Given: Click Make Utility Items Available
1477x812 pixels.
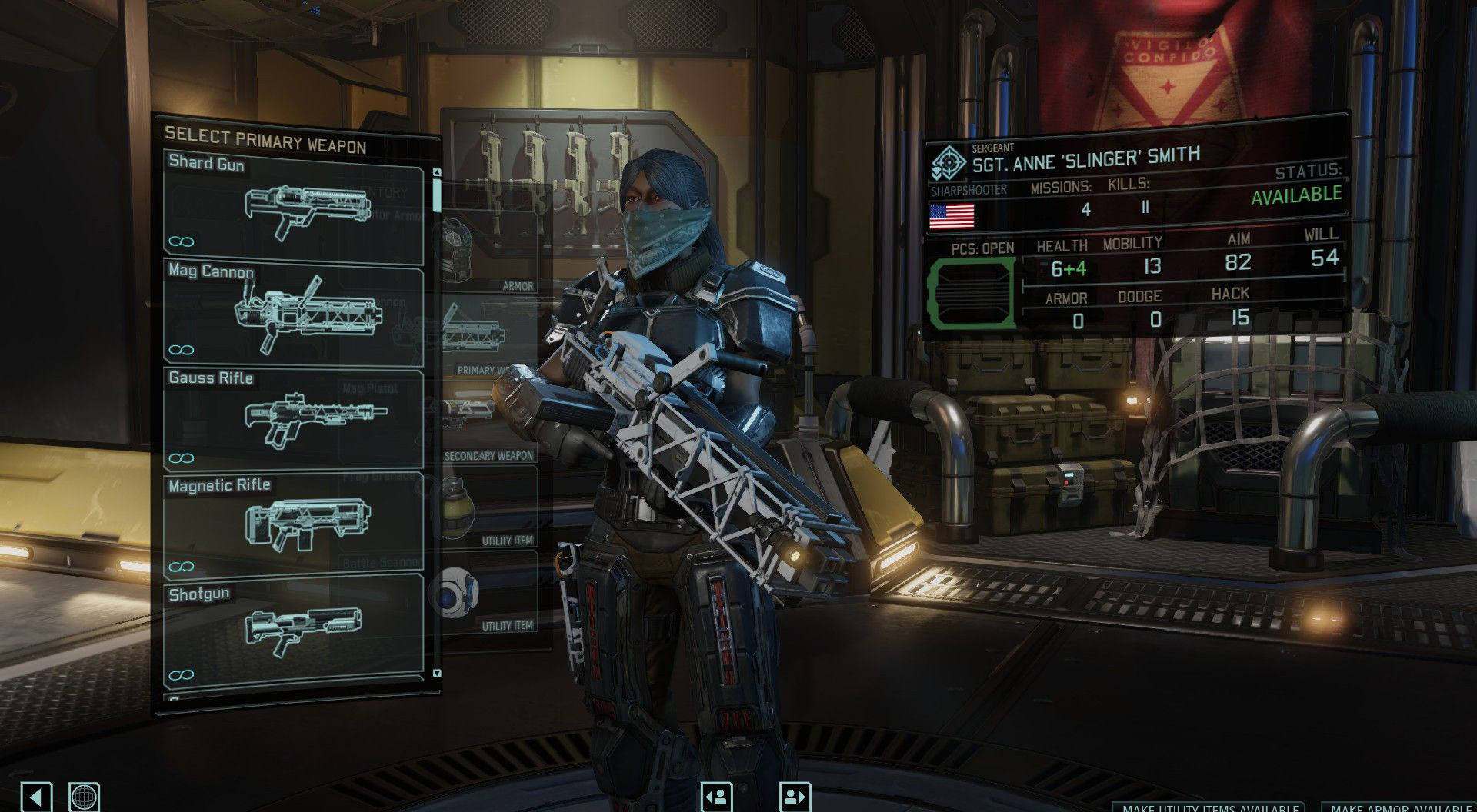Looking at the screenshot, I should 1209,807.
